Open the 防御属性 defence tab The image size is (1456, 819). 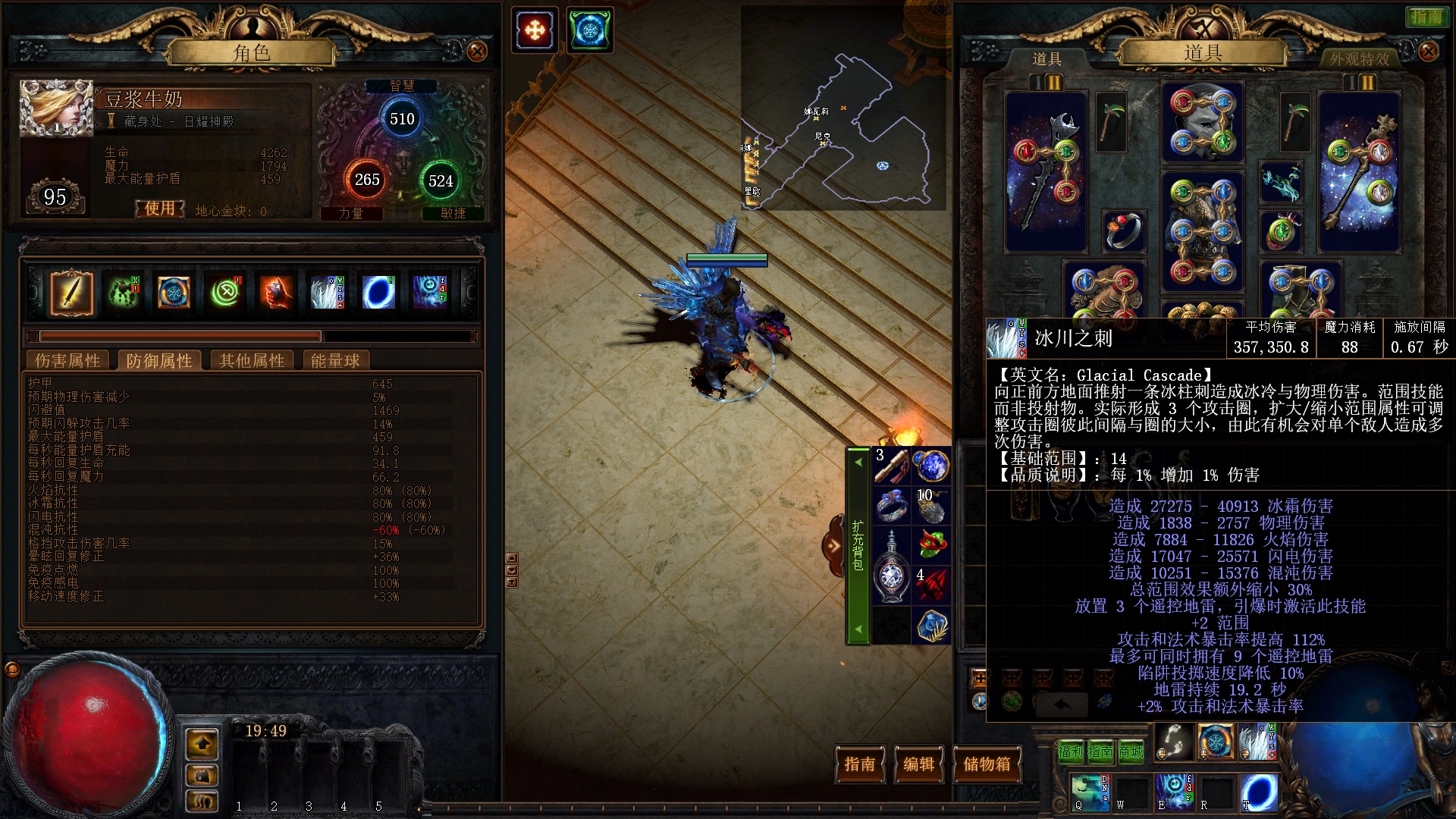coord(159,361)
